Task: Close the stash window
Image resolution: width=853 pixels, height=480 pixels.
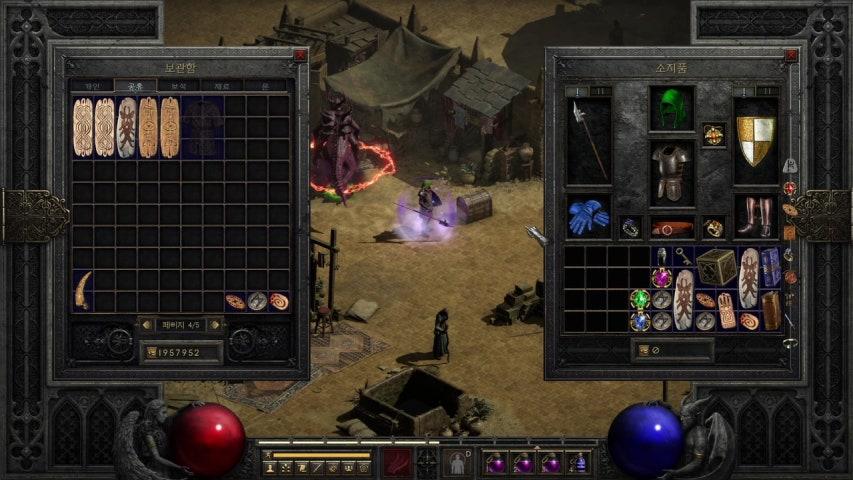Action: pyautogui.click(x=299, y=56)
